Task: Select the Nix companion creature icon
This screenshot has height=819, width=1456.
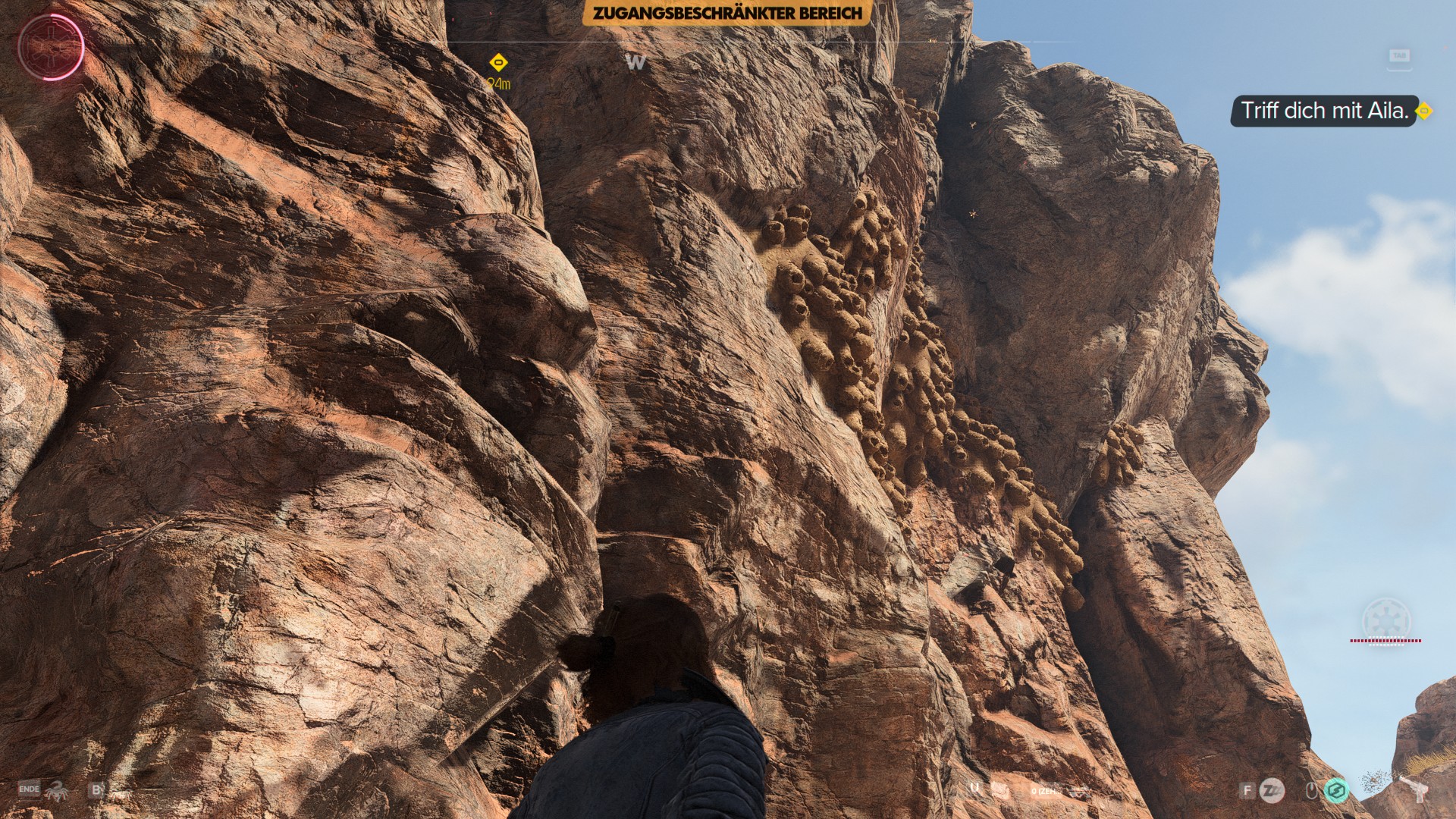Action: pyautogui.click(x=56, y=791)
